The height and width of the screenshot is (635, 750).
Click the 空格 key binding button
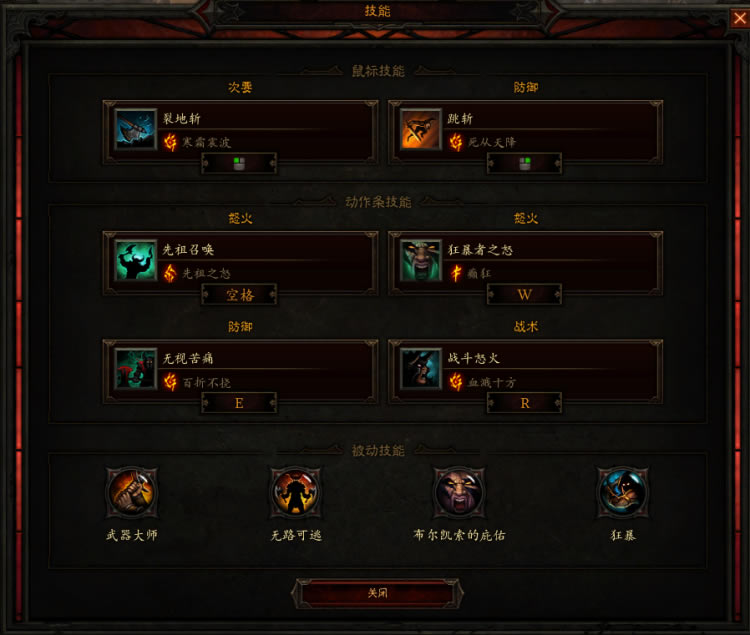(x=240, y=295)
